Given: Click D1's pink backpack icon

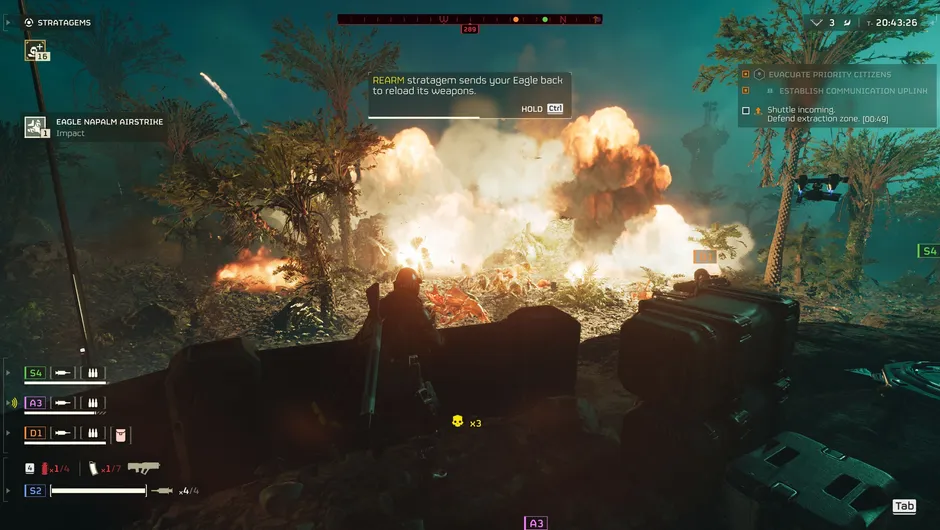Looking at the screenshot, I should point(121,434).
